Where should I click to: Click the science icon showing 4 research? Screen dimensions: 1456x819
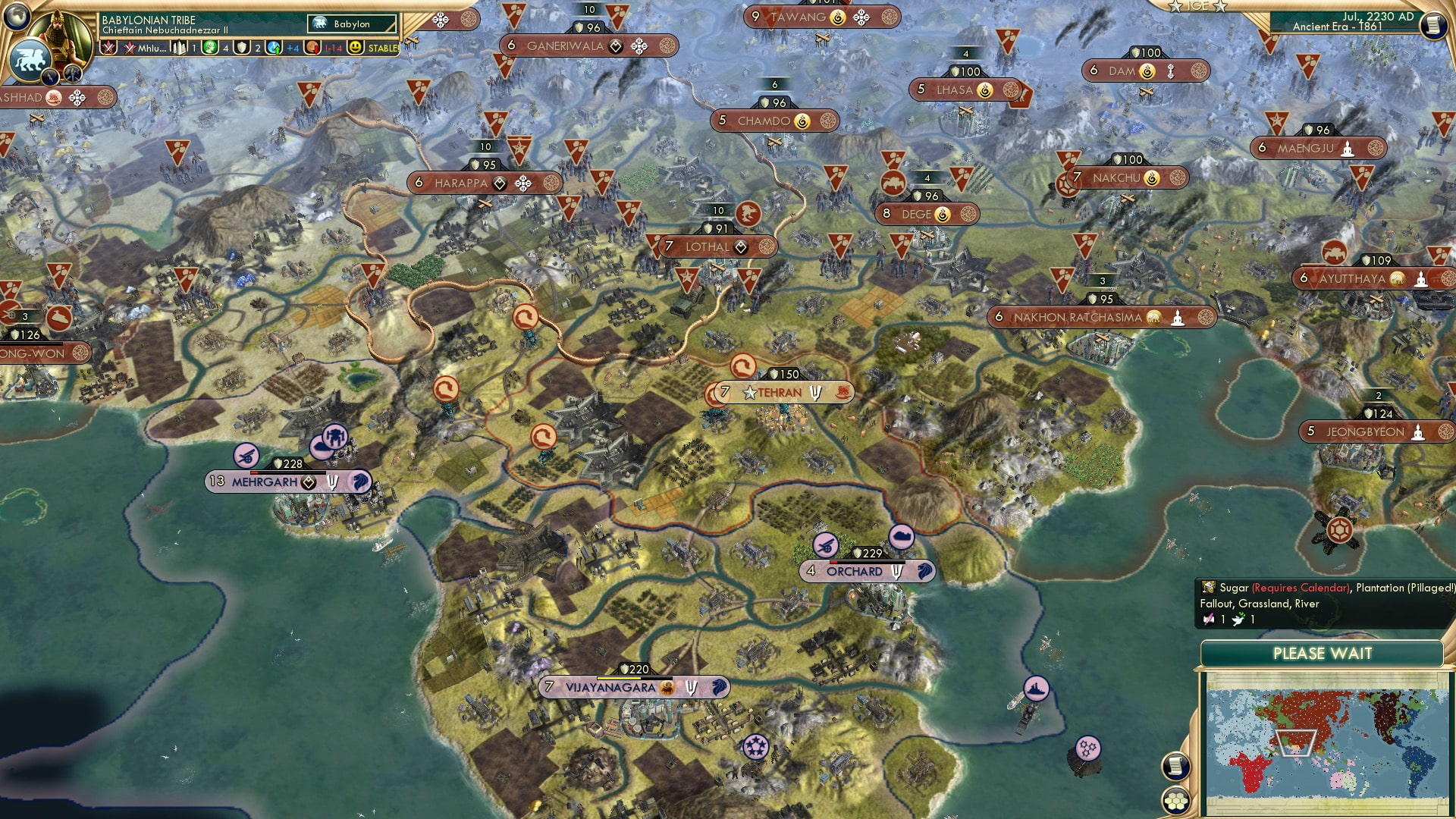click(211, 47)
